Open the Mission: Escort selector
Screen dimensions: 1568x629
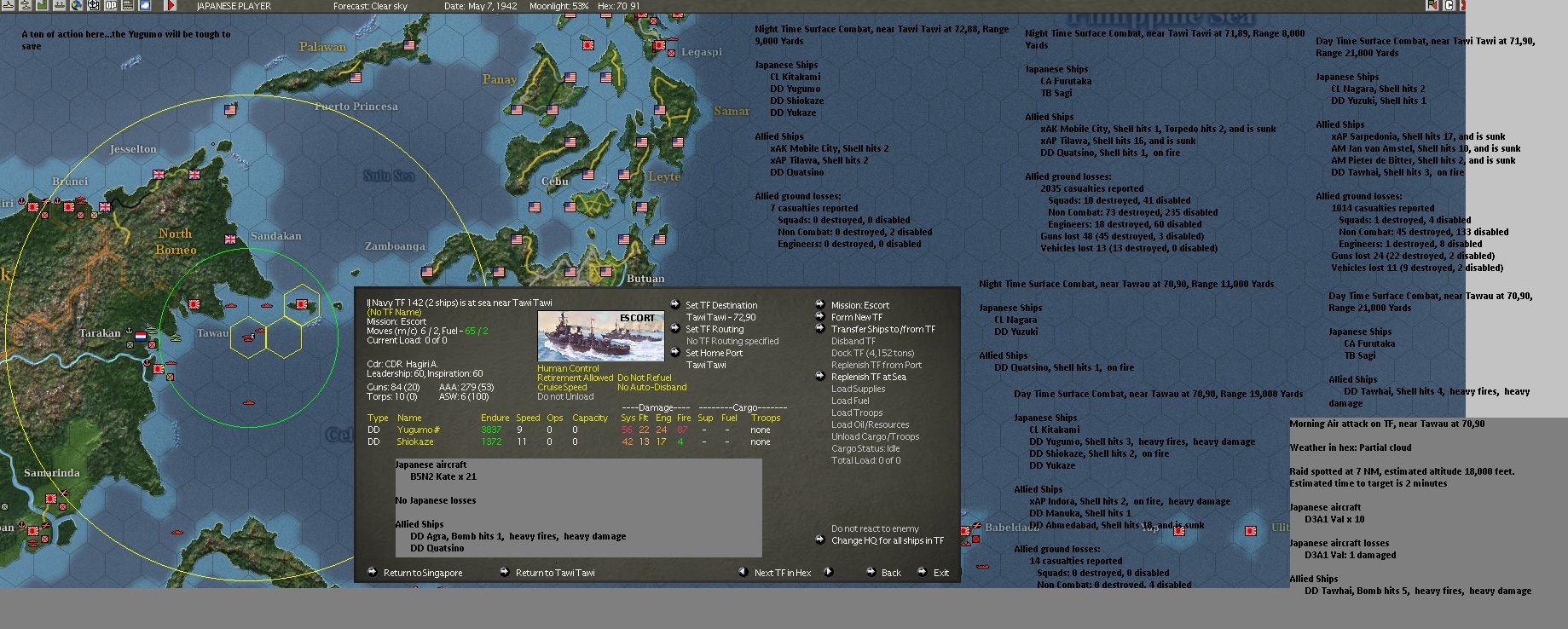point(859,304)
